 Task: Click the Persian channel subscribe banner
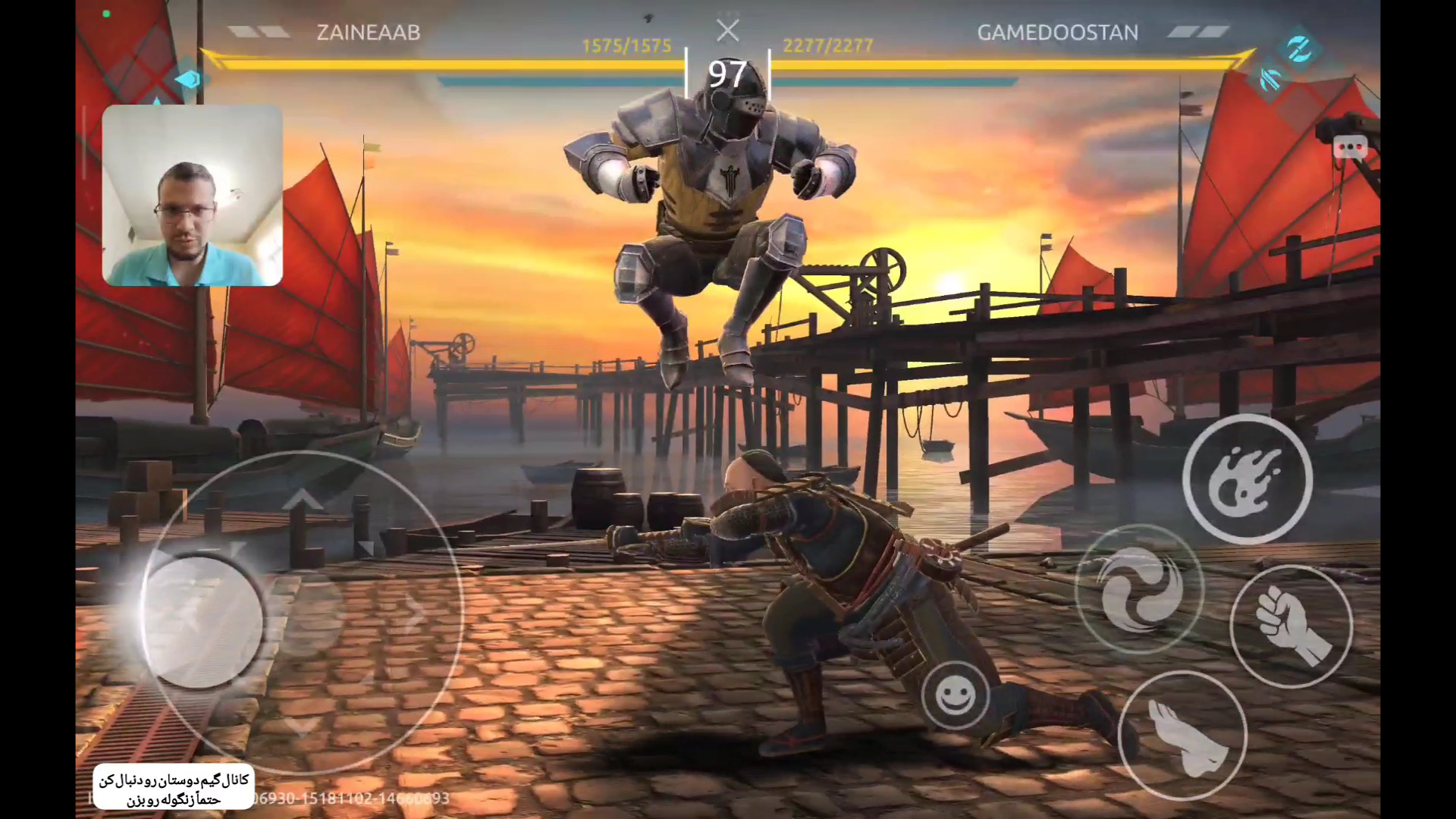point(174,789)
